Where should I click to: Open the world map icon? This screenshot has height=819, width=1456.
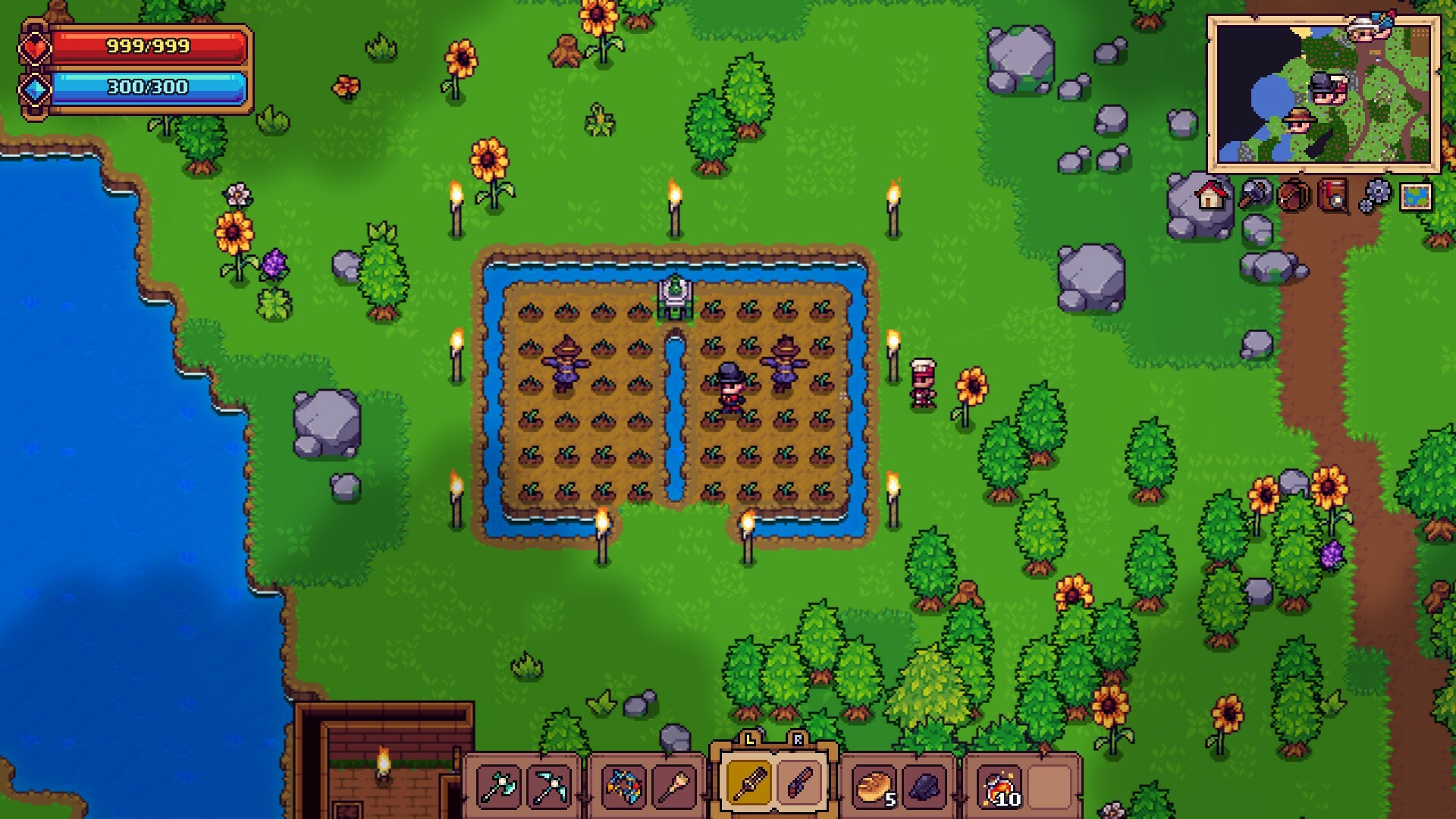point(1416,197)
